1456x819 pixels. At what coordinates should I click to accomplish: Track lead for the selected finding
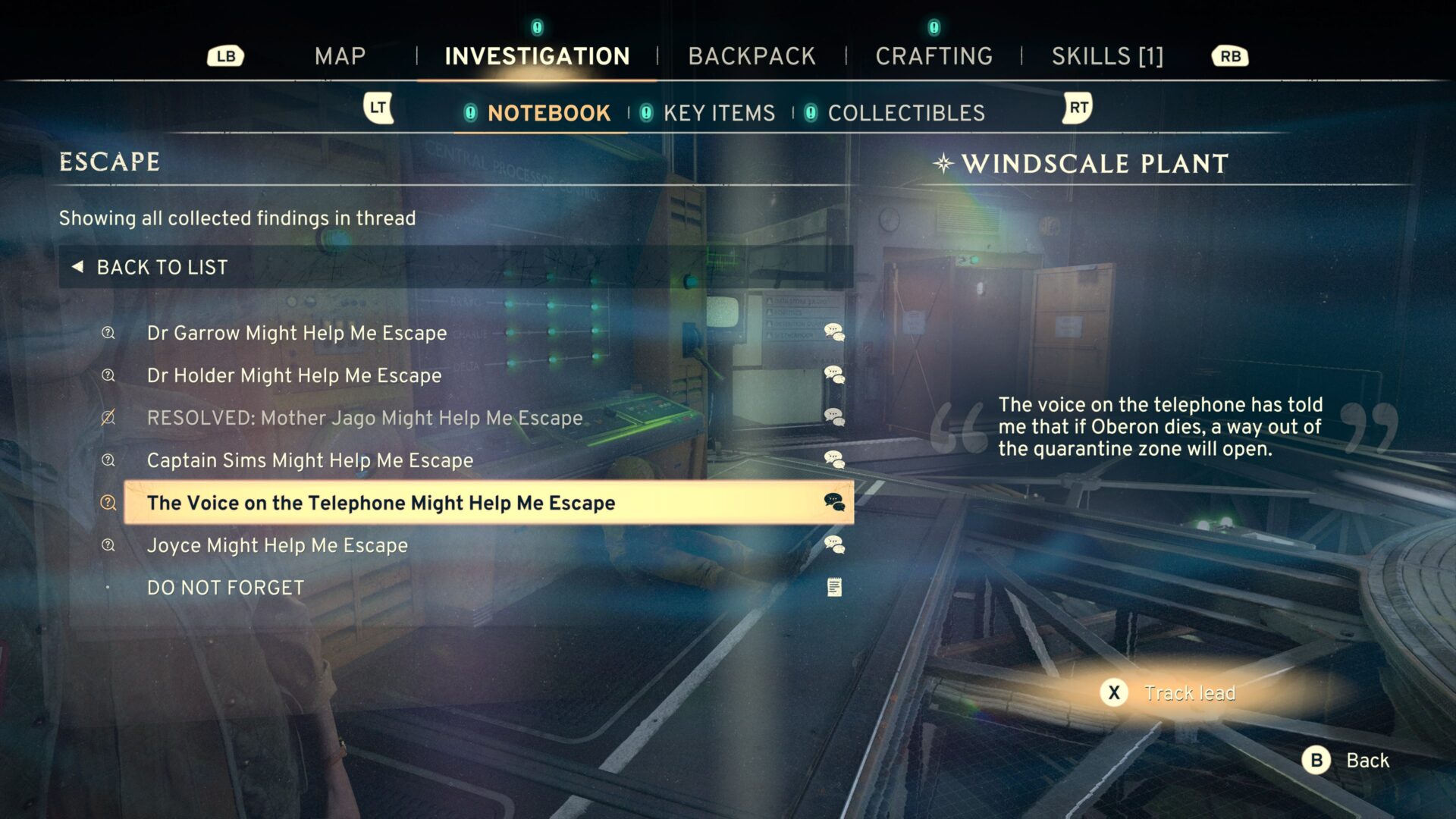(x=1172, y=693)
